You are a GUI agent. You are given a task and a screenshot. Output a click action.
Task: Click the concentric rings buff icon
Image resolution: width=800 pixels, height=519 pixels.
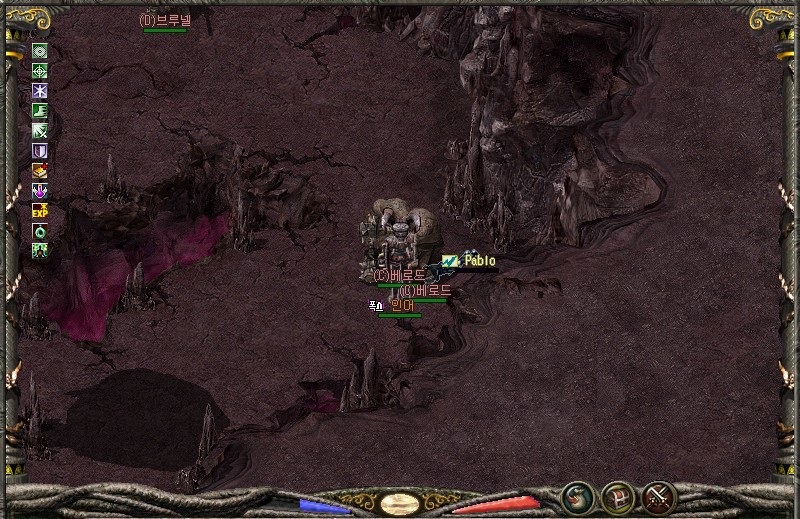coord(40,51)
